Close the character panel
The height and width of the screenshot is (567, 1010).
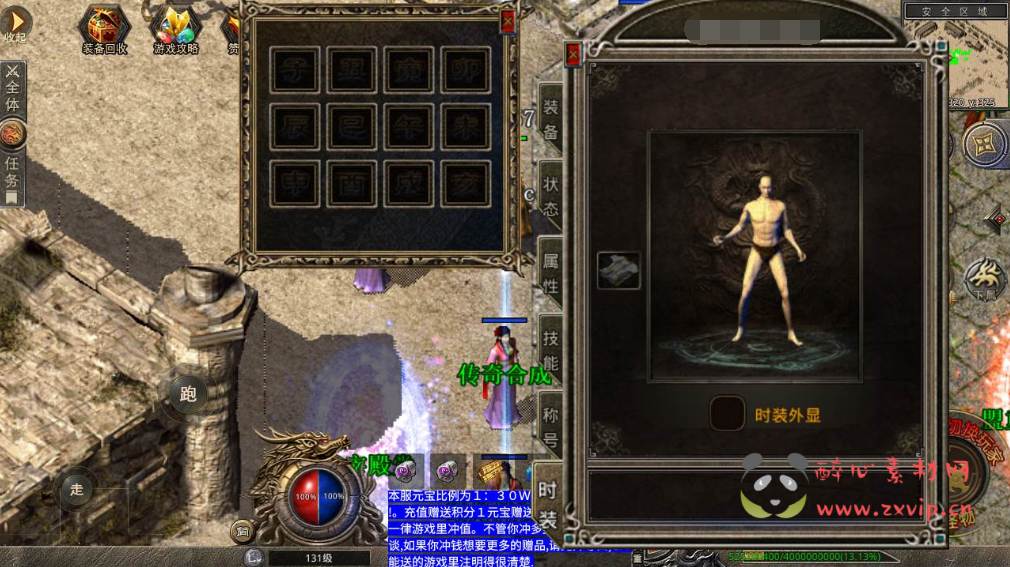573,55
